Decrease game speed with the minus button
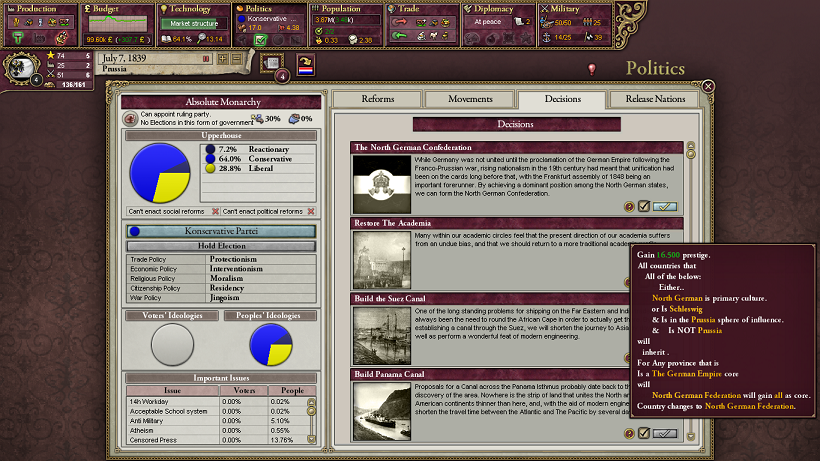820x461 pixels. pyautogui.click(x=237, y=59)
